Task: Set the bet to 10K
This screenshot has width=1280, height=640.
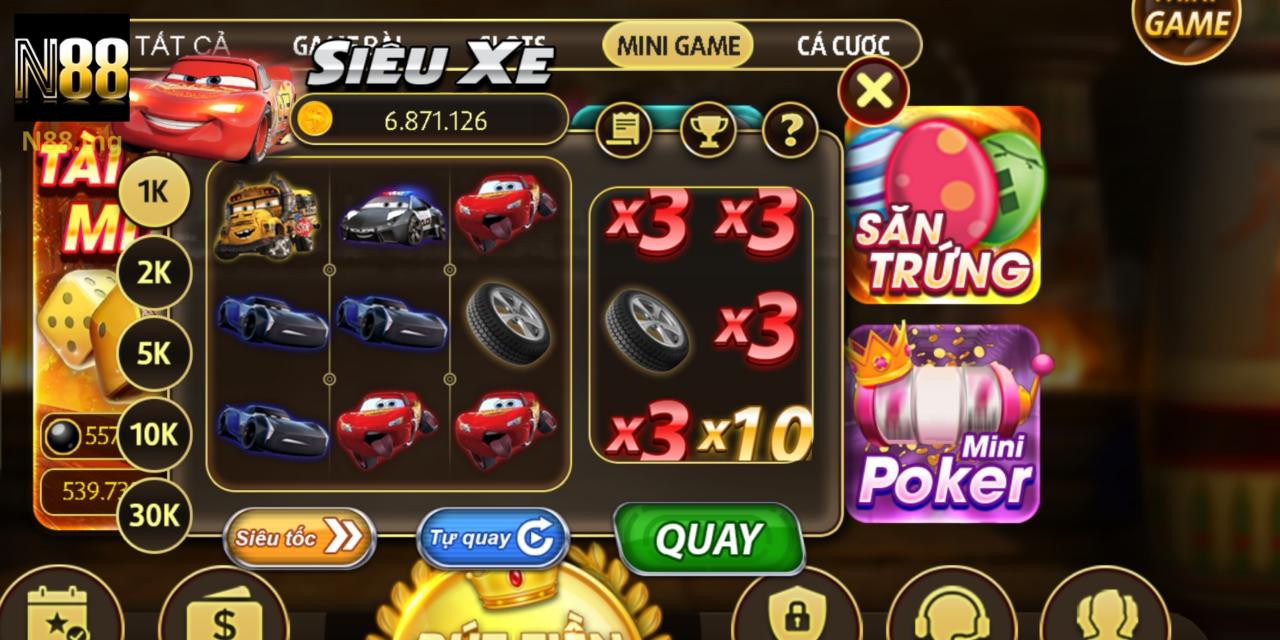Action: 153,434
